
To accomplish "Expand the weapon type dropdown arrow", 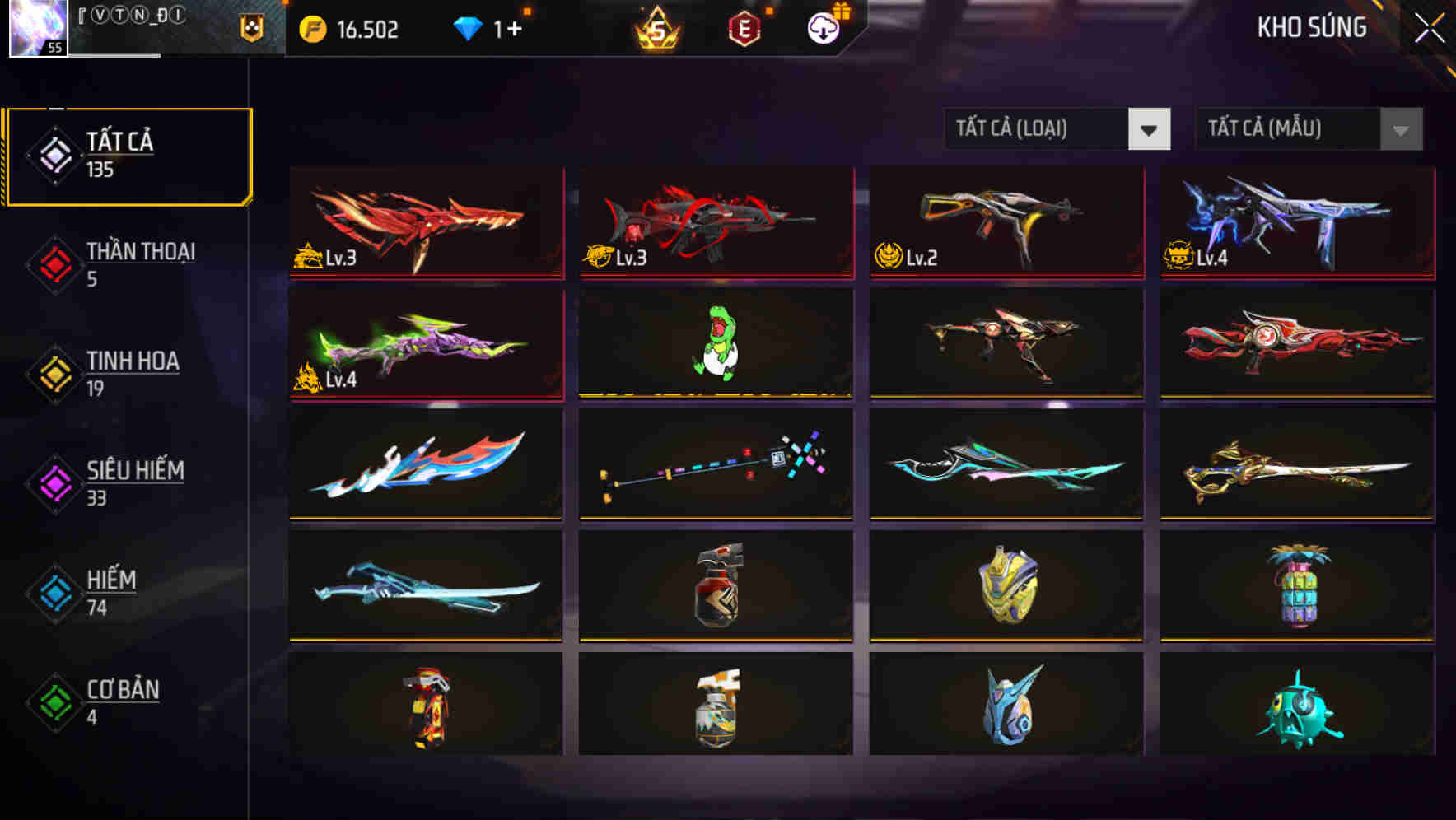I will coord(1150,129).
